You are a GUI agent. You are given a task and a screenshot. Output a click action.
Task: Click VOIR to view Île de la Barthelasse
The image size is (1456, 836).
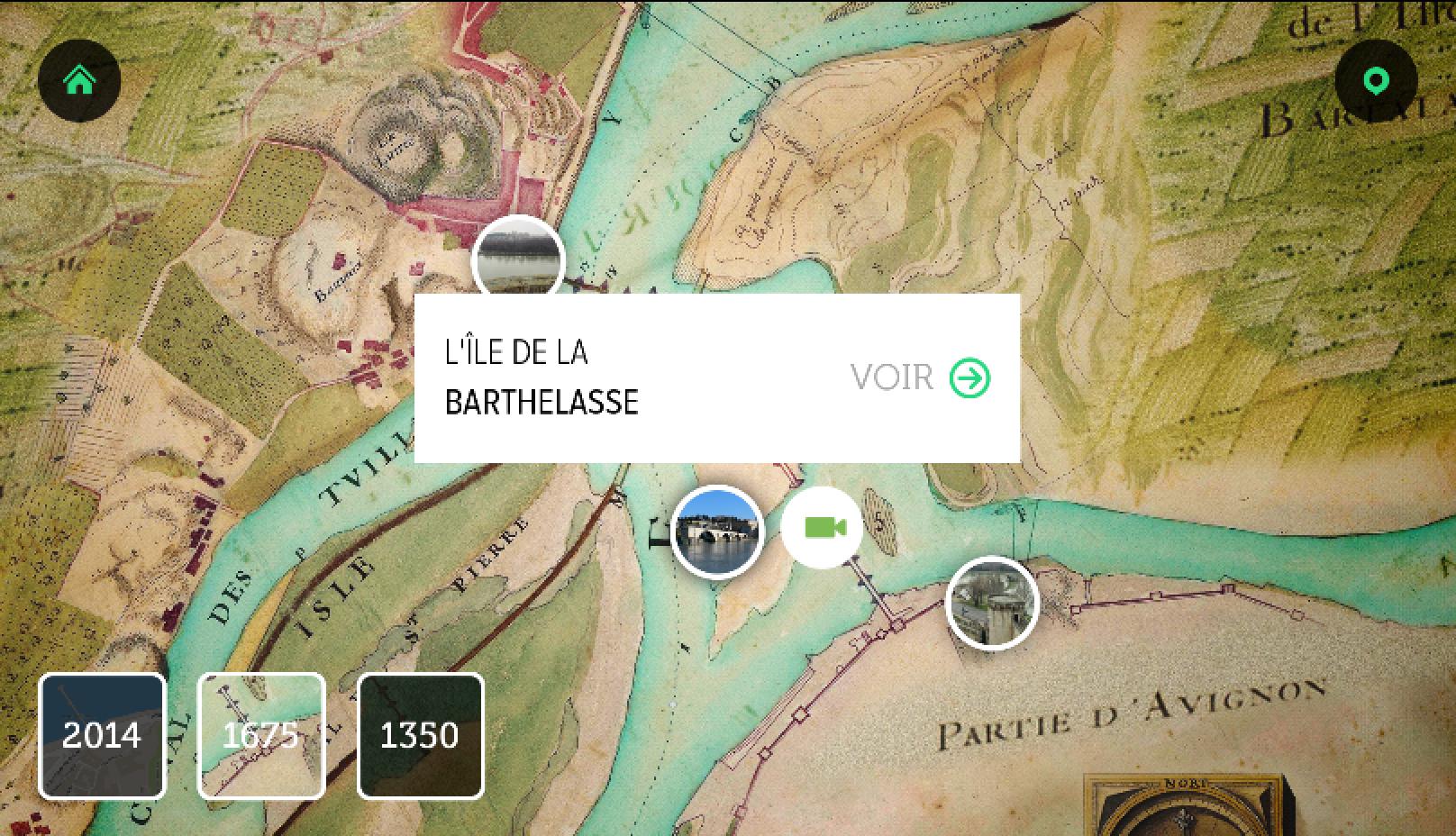(x=921, y=378)
